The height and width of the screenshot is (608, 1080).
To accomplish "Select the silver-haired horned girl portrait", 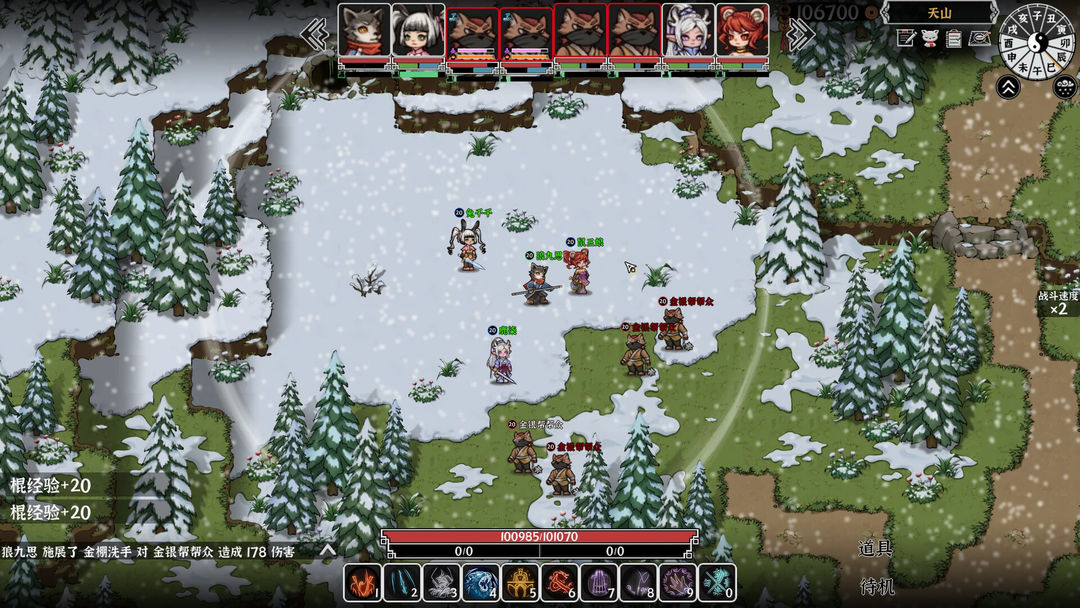I will pyautogui.click(x=688, y=31).
